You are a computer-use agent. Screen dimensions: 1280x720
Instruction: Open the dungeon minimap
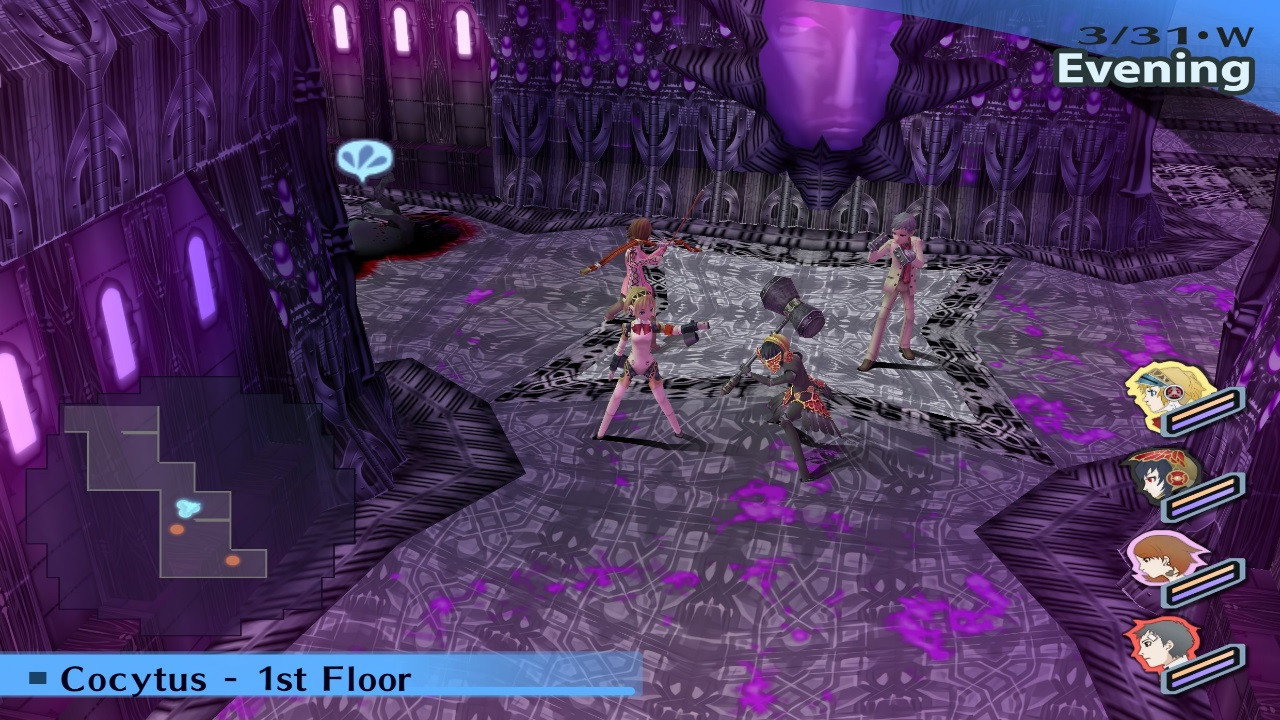point(165,490)
